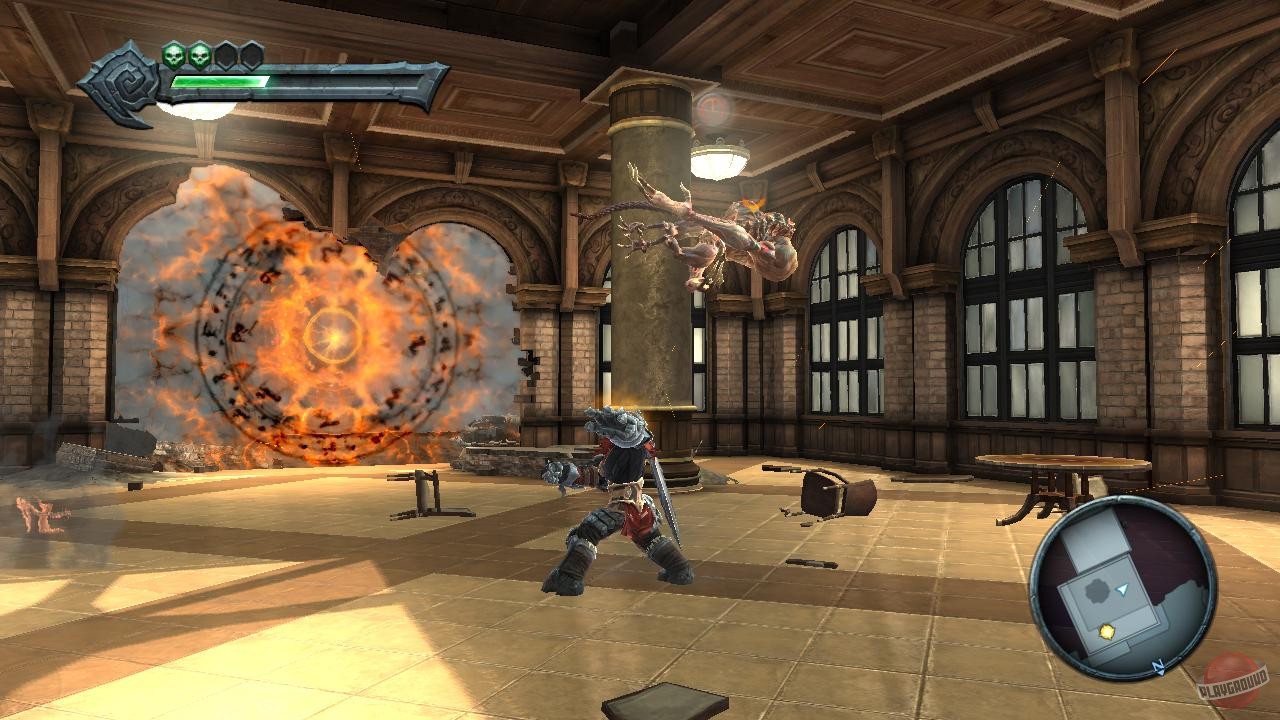The height and width of the screenshot is (720, 1280).
Task: Click the fiery portal vortex on the wall
Action: point(320,330)
